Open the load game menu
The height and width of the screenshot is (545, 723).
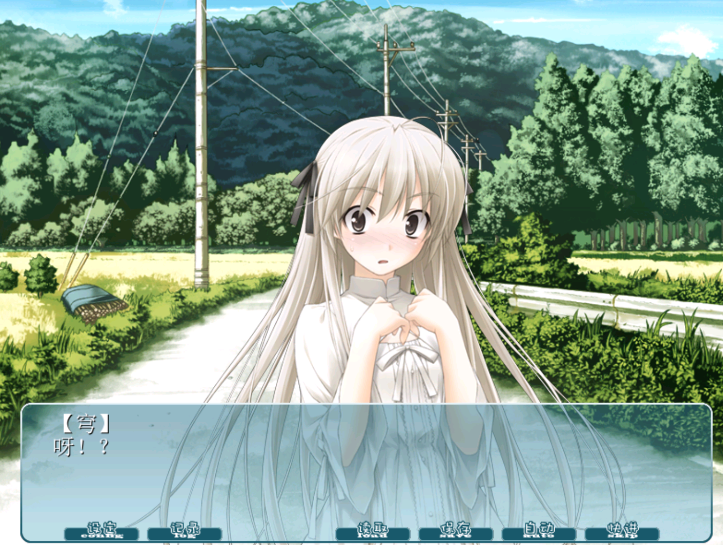(371, 531)
